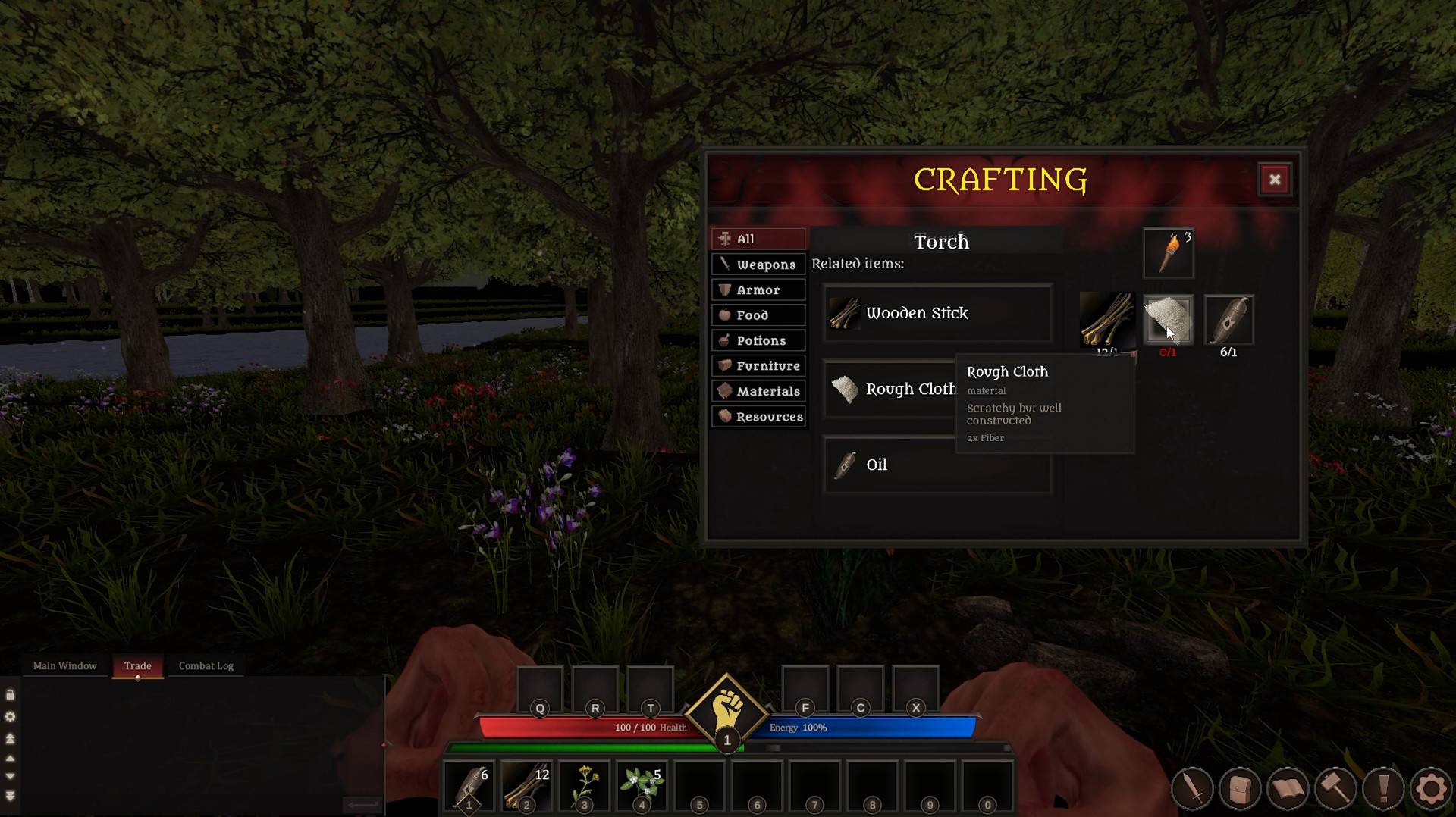
Task: Select the sword equipment icon
Action: (x=1192, y=788)
